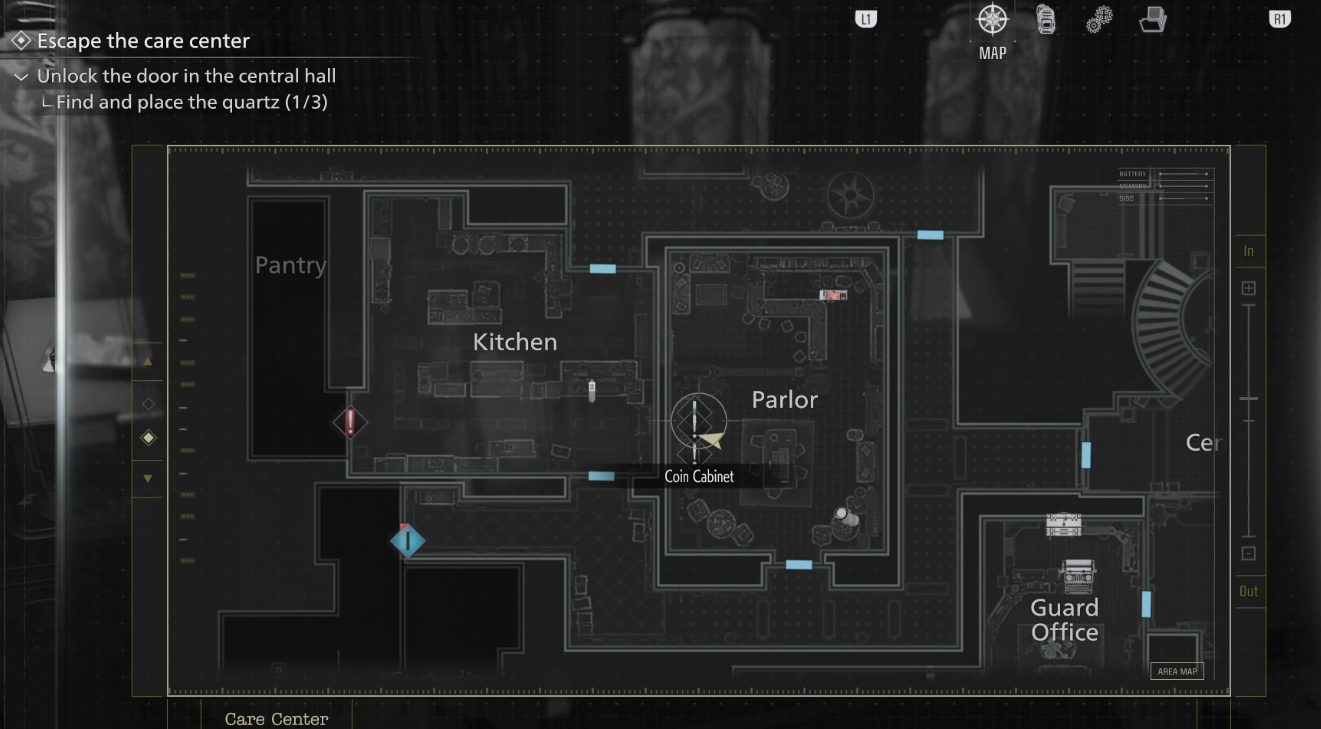Click the typewriter icon in Guard Office
This screenshot has width=1321, height=729.
pos(1078,575)
